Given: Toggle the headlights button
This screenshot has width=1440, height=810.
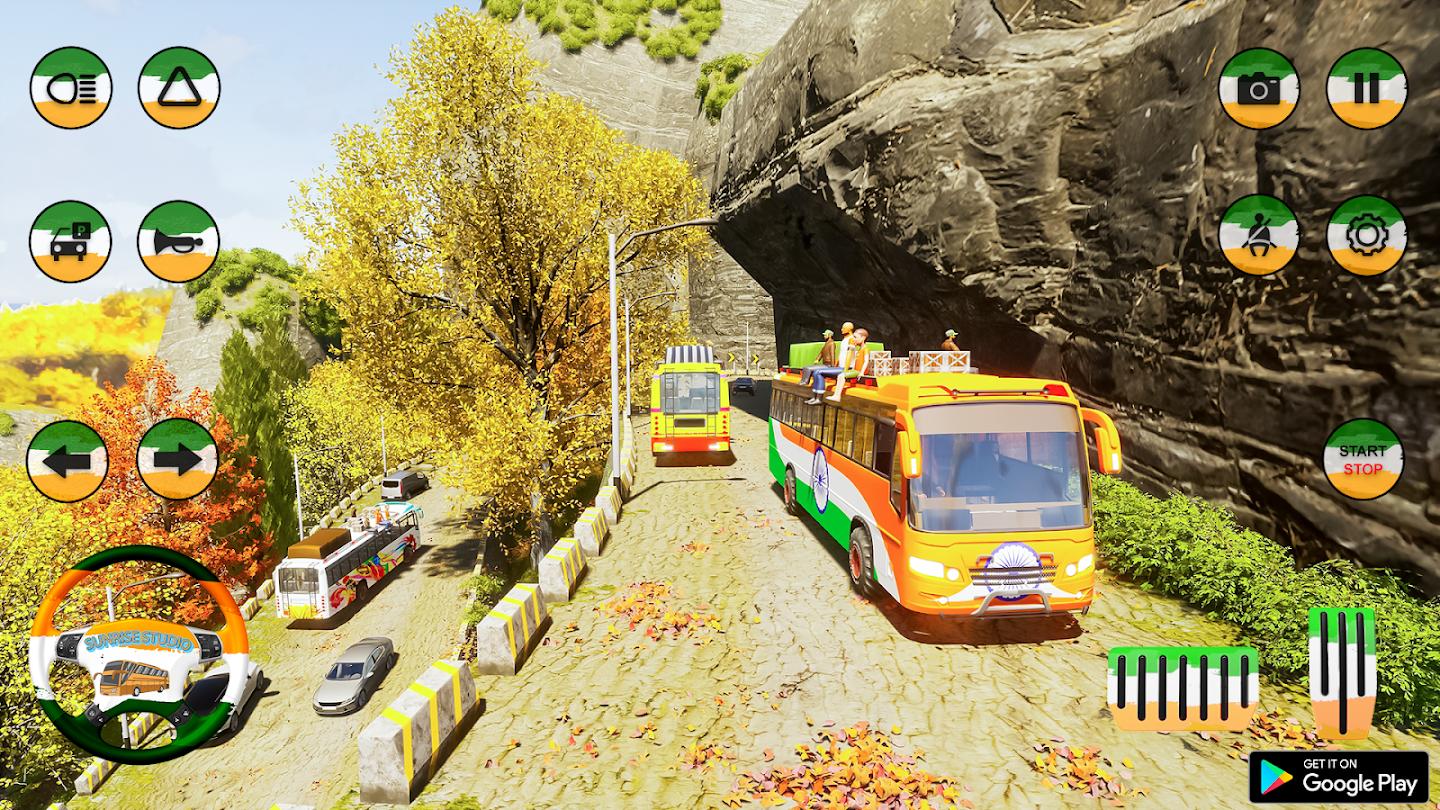Looking at the screenshot, I should (71, 88).
